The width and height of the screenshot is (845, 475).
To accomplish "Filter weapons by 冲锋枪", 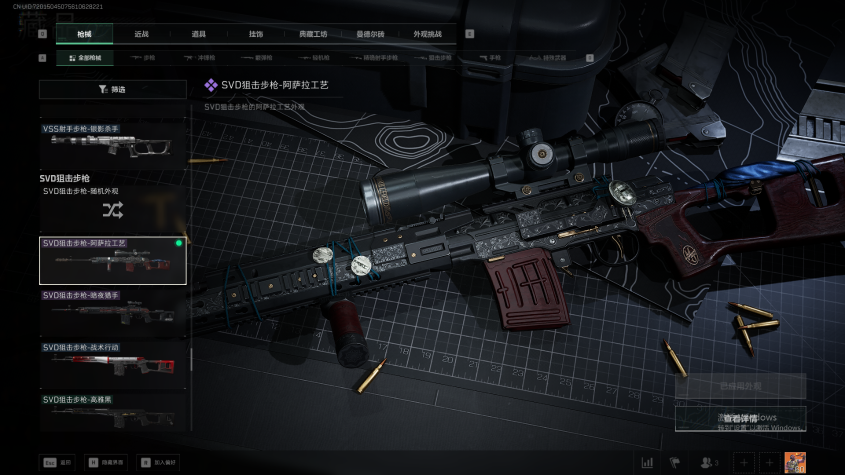I will 200,58.
